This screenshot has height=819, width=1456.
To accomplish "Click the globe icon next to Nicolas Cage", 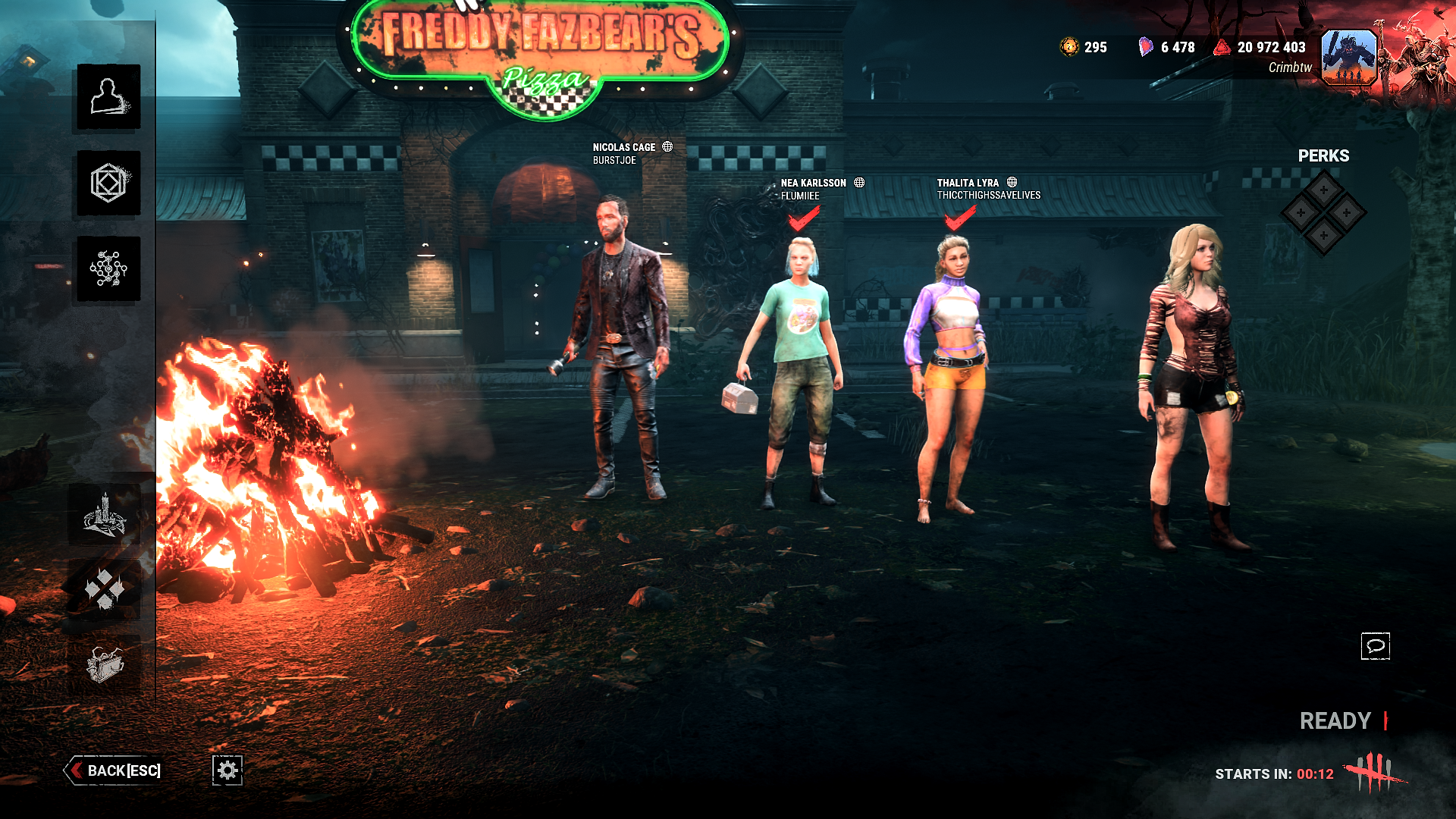I will click(x=667, y=146).
